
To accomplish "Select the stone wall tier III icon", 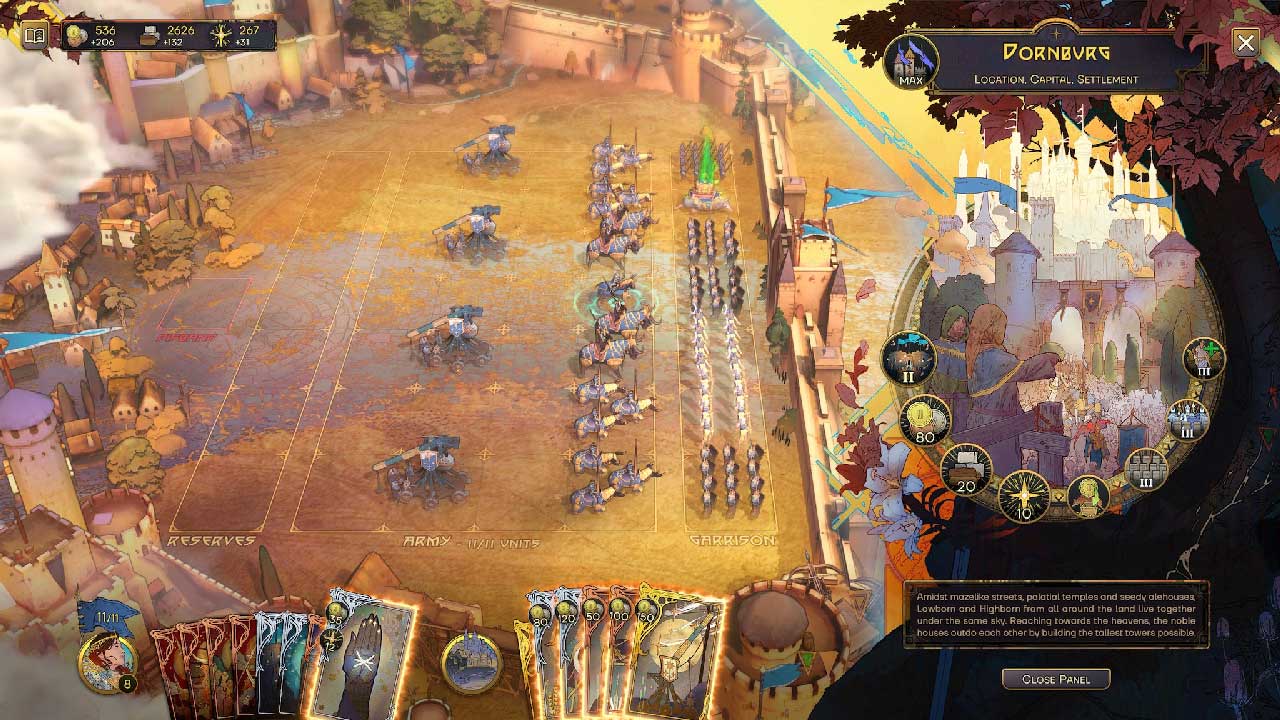I will (x=1147, y=469).
